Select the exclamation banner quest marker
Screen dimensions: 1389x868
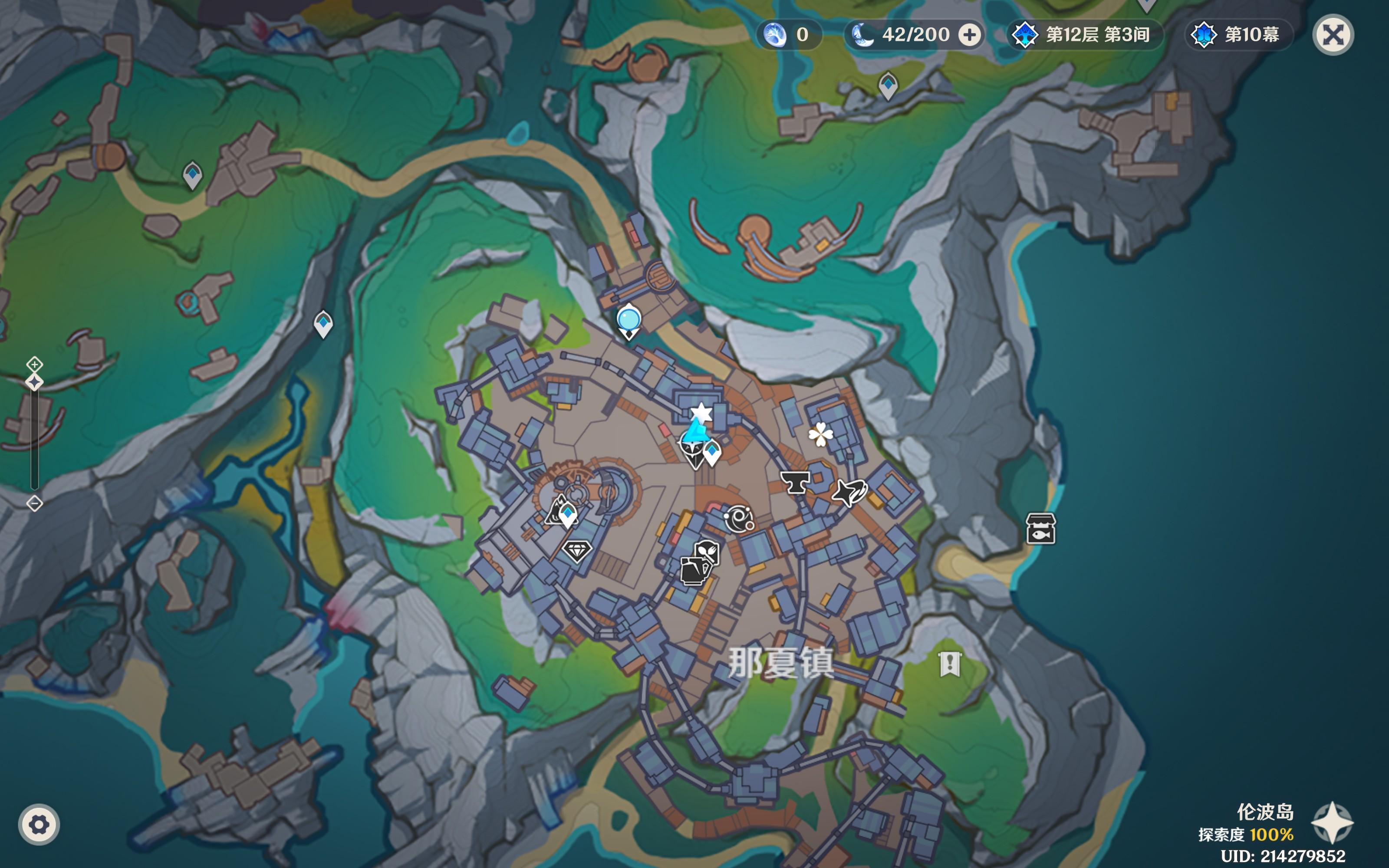[950, 664]
